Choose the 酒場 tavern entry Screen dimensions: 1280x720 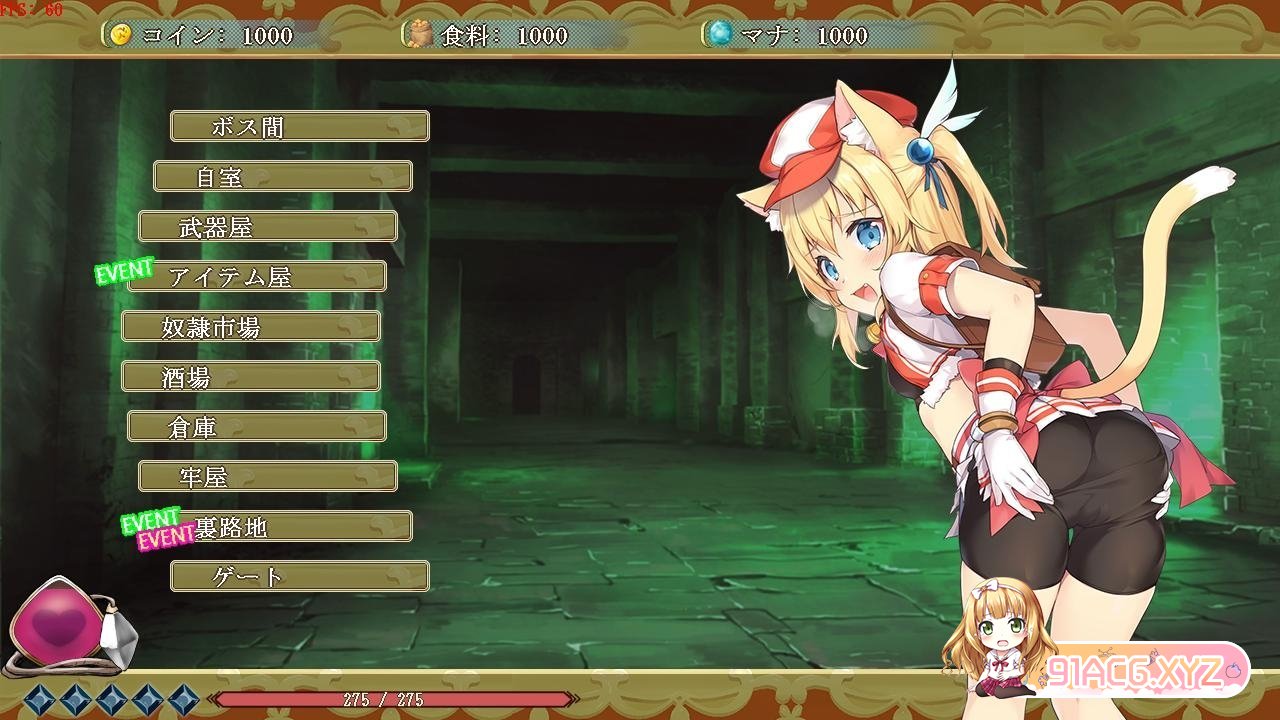[250, 376]
